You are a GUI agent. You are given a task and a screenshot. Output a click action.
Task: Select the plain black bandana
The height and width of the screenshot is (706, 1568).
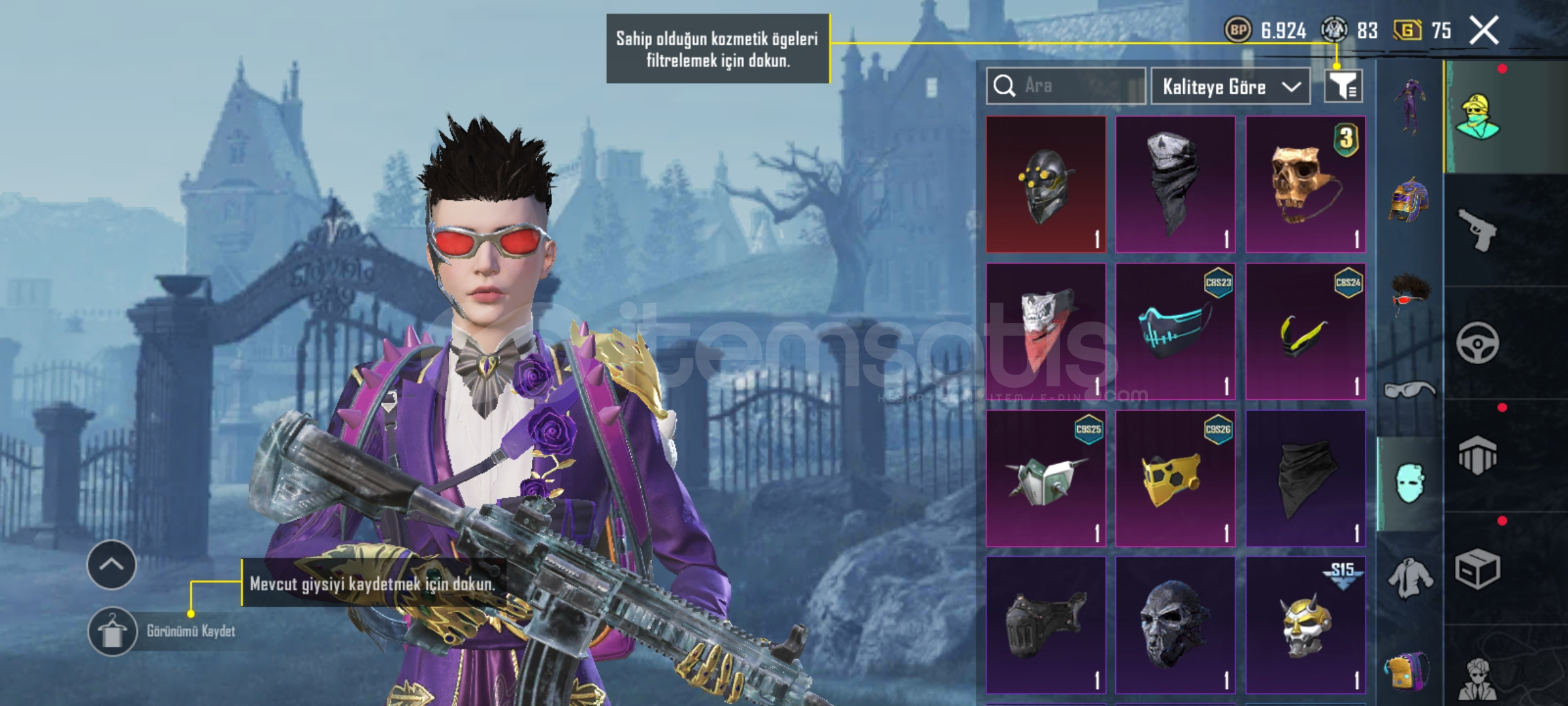click(1305, 479)
